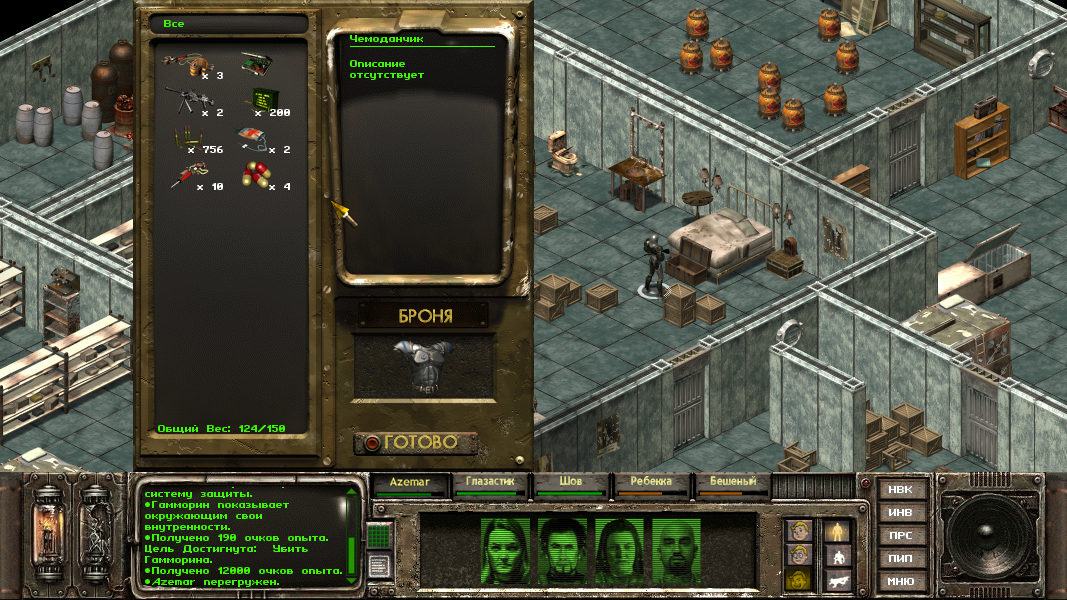Viewport: 1067px width, 600px height.
Task: Select the briefcase item in inventory
Action: click(x=258, y=65)
